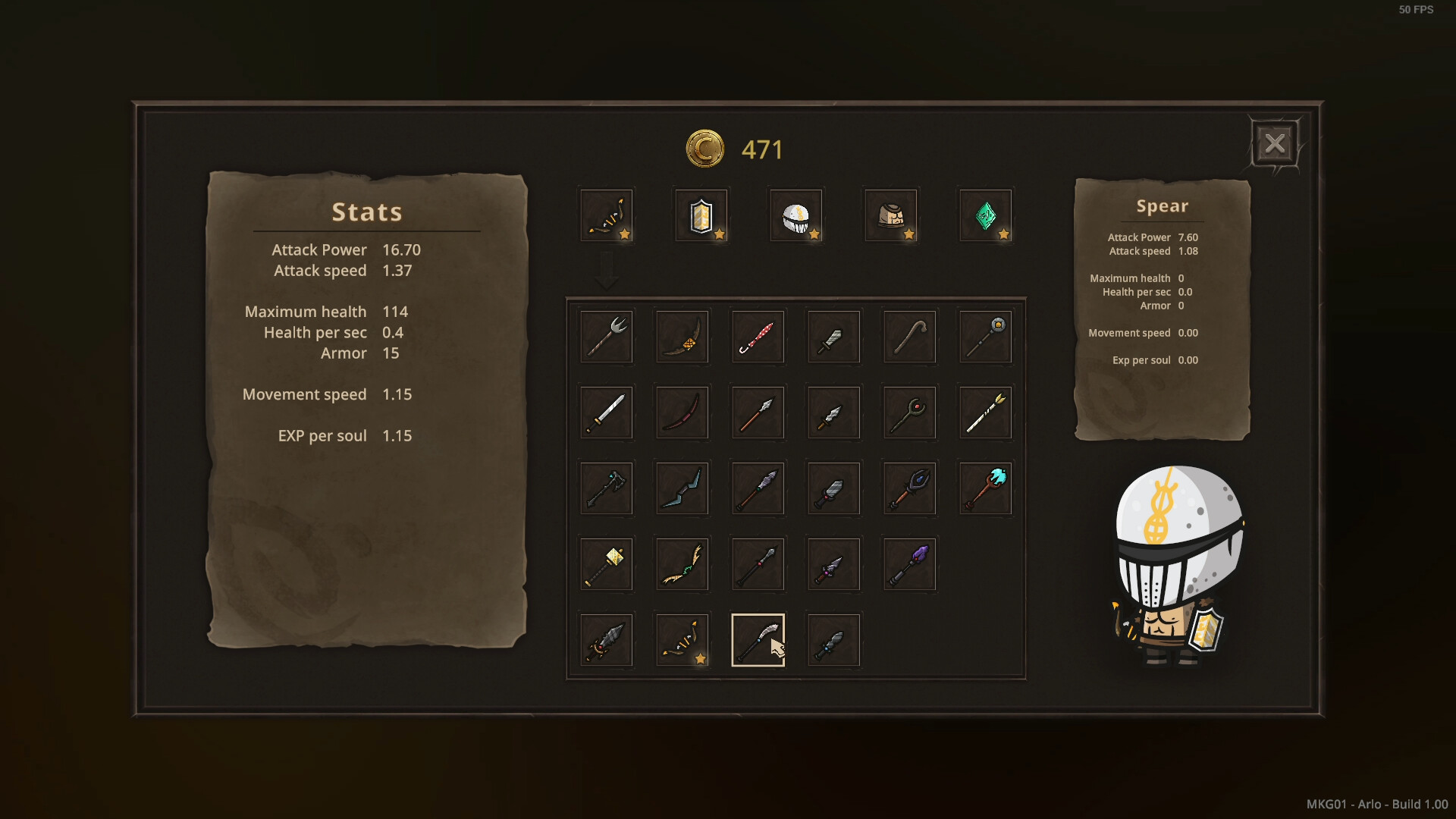
Task: Select the wooden spear weapon icon
Action: pyautogui.click(x=758, y=413)
